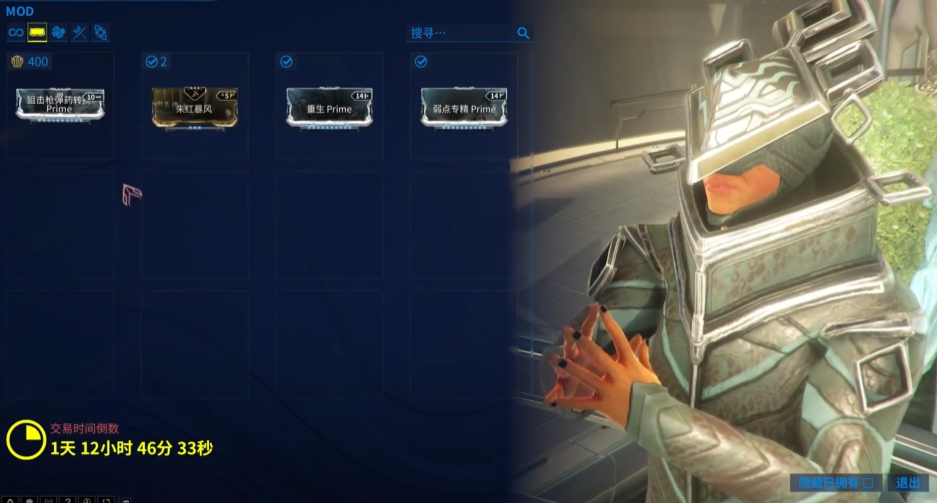Choose the 朱红暴风 mod card
937x503 pixels.
coord(194,106)
